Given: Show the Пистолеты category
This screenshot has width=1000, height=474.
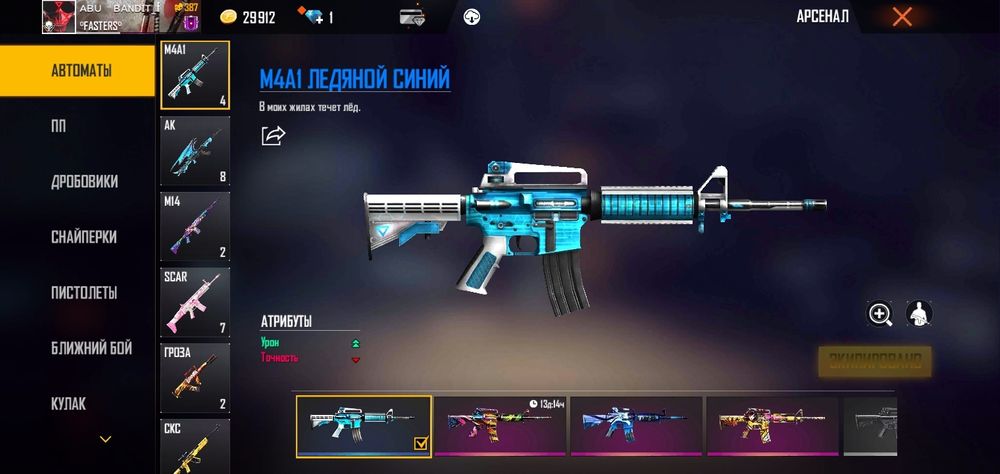Looking at the screenshot, I should [x=84, y=293].
